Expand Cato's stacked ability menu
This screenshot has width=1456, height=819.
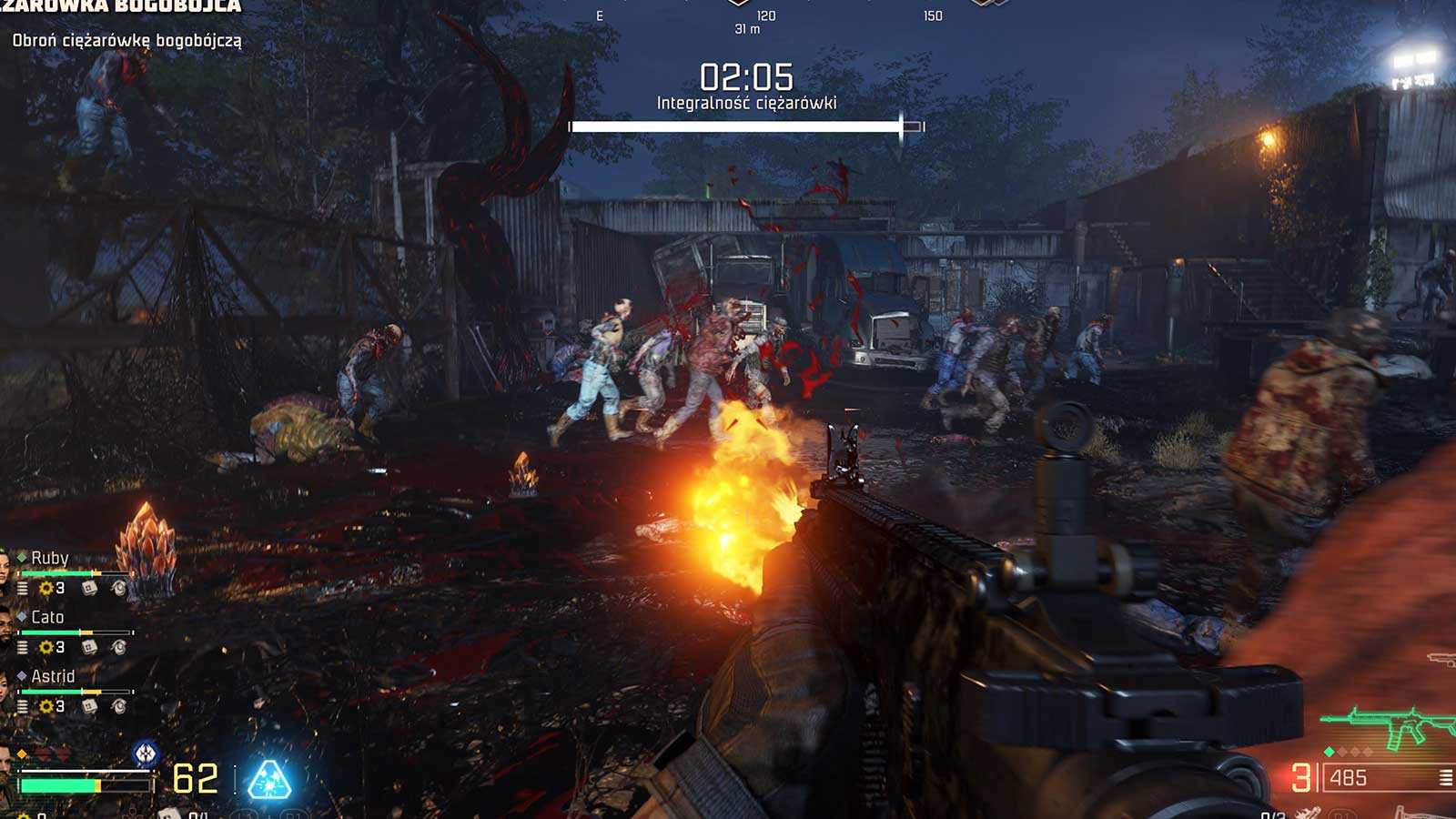(22, 647)
